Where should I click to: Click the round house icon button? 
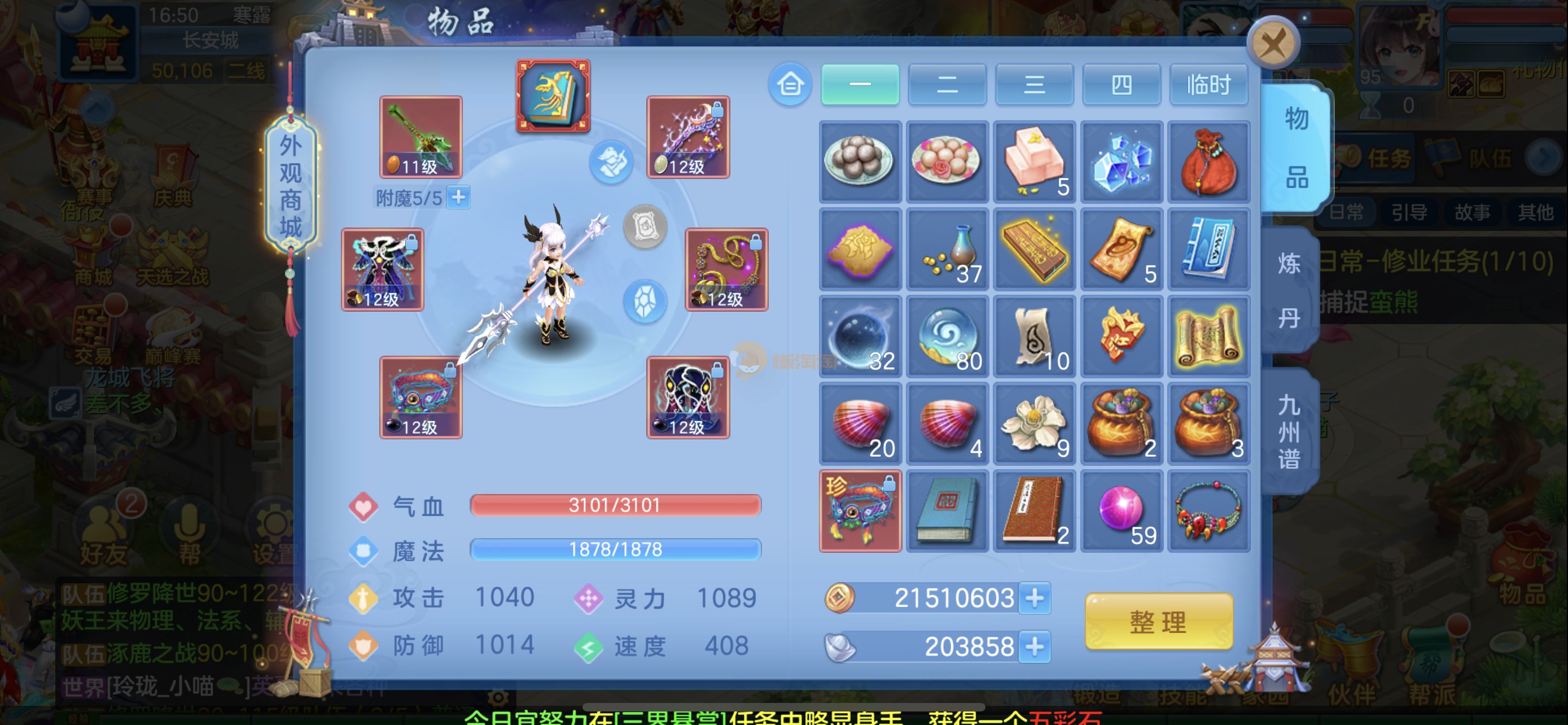coord(790,85)
